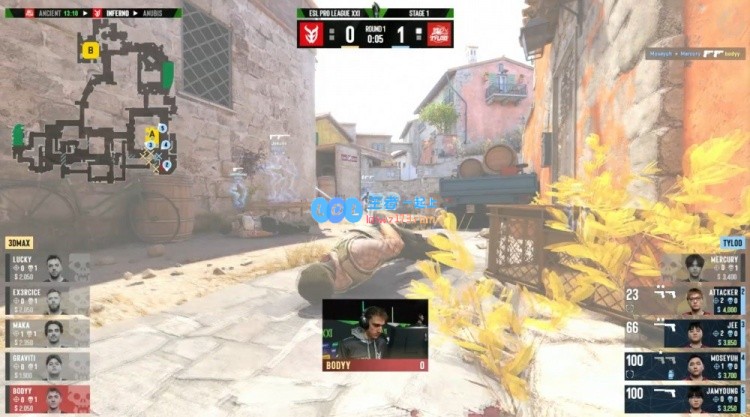The width and height of the screenshot is (750, 417).
Task: Click the Inferno minimap overview
Action: 95,100
